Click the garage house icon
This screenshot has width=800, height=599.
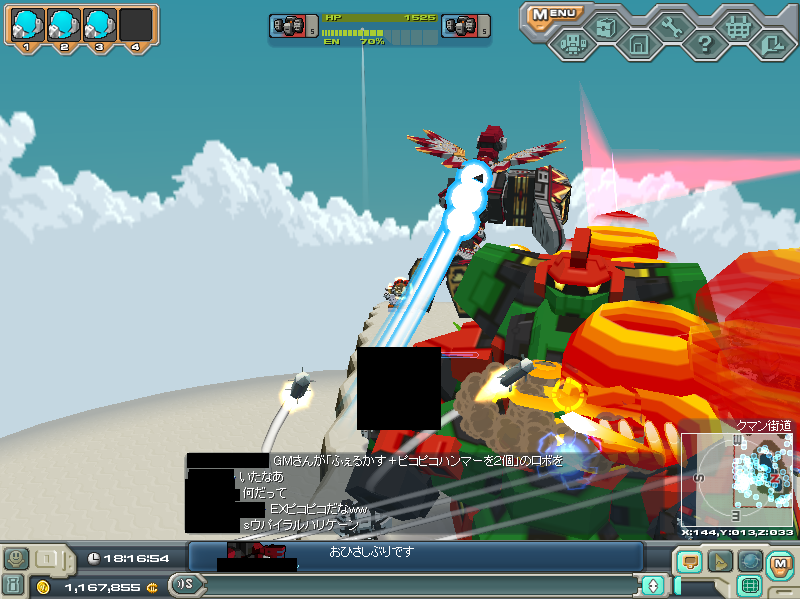[639, 44]
